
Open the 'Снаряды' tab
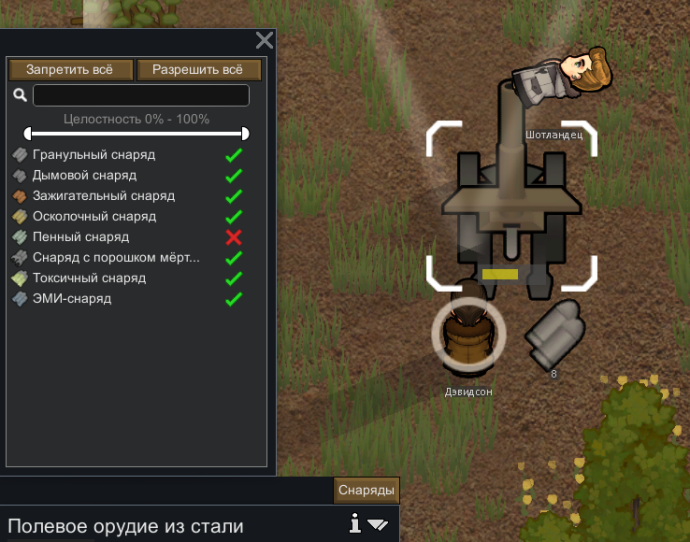click(367, 490)
